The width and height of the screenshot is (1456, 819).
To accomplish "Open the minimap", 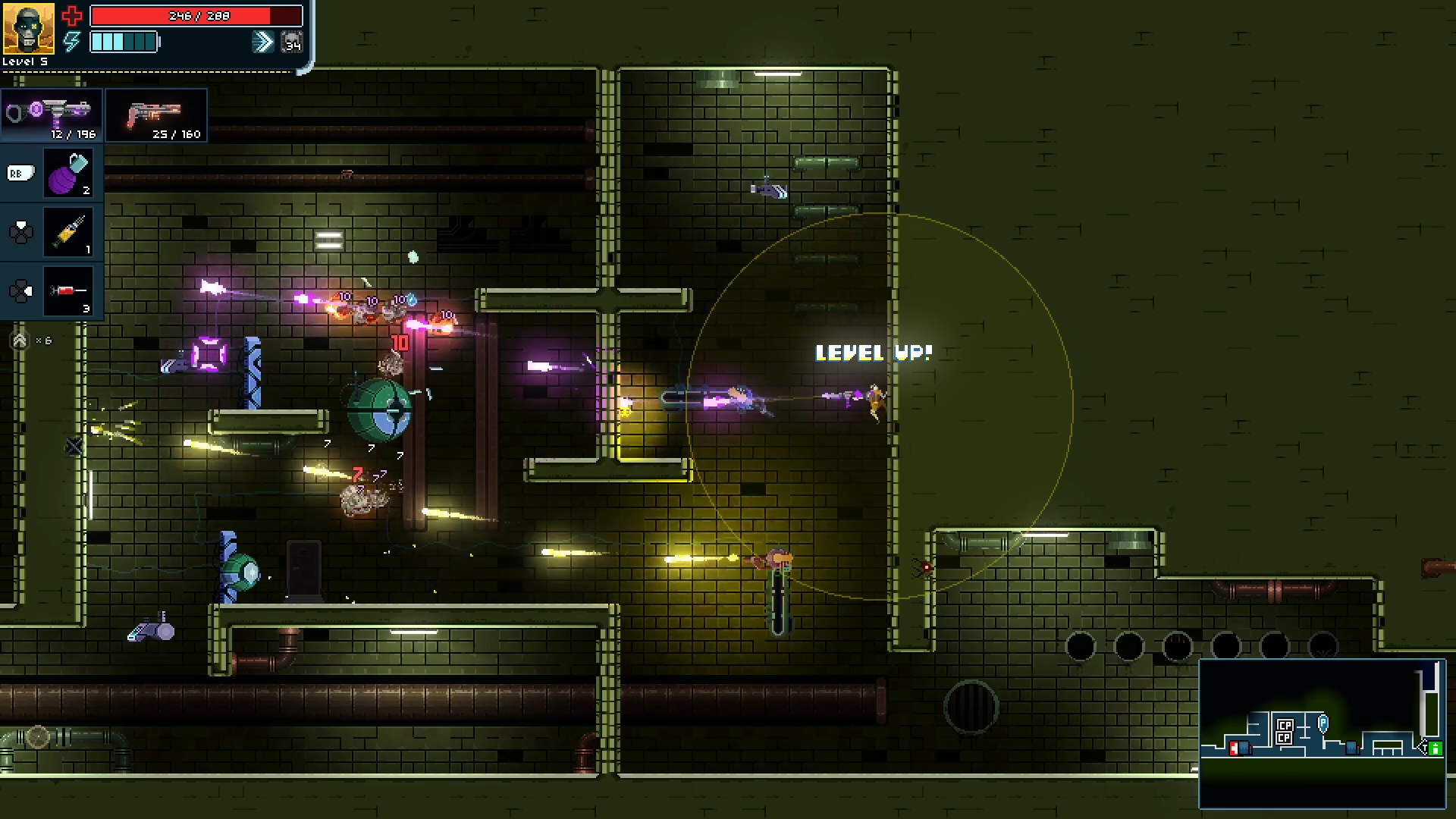I will tap(1323, 734).
